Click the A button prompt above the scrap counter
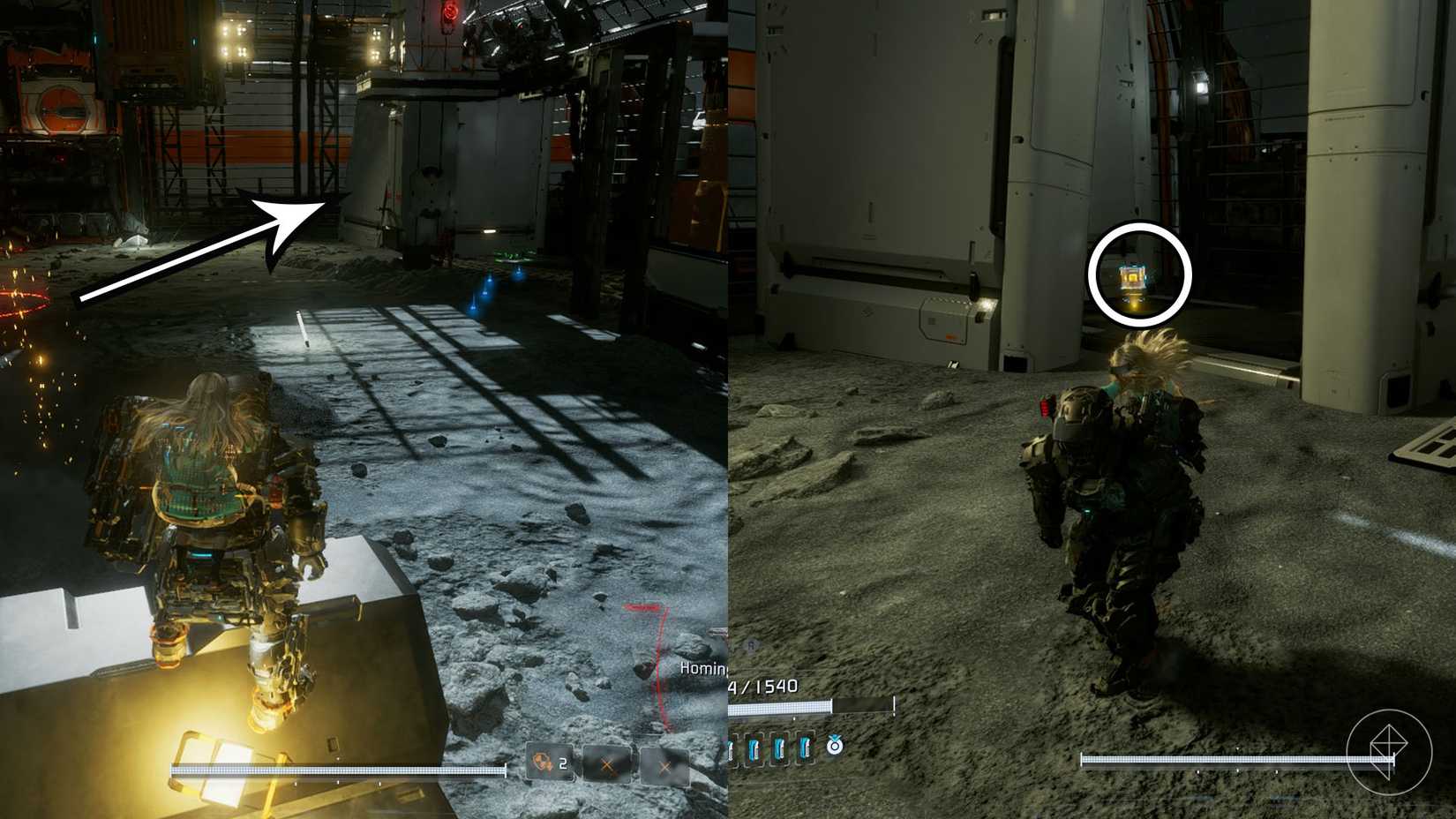 (752, 645)
